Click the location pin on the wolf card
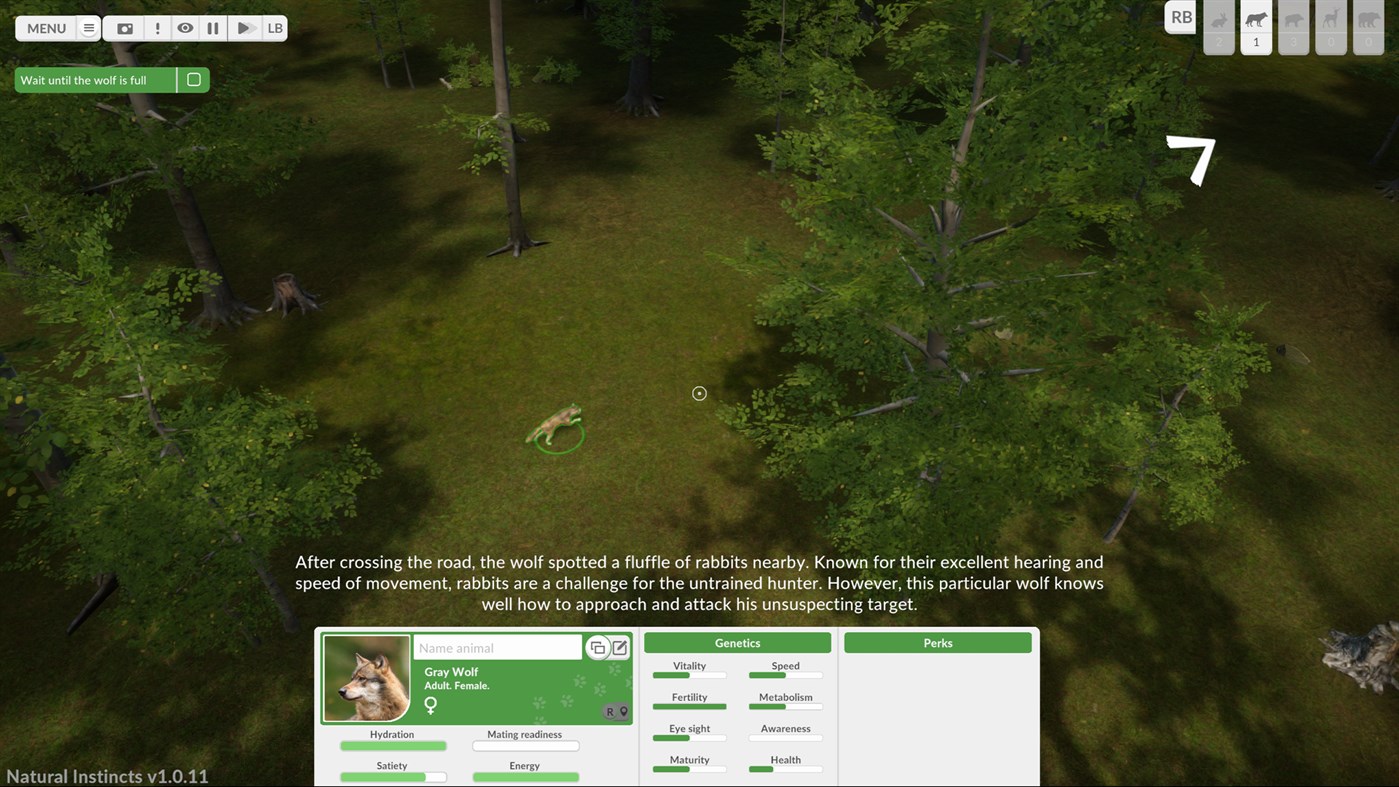The width and height of the screenshot is (1399, 787). coord(624,712)
